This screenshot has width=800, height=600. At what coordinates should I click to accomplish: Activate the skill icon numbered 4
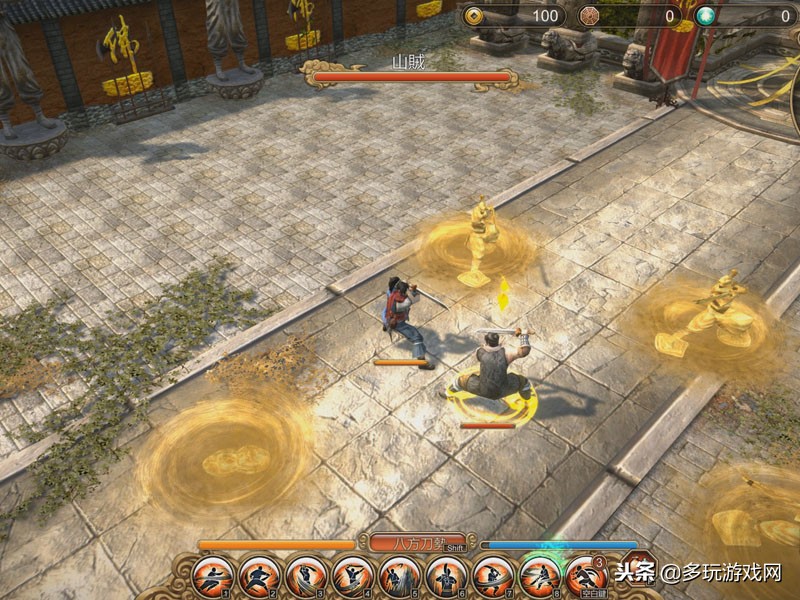pos(353,576)
